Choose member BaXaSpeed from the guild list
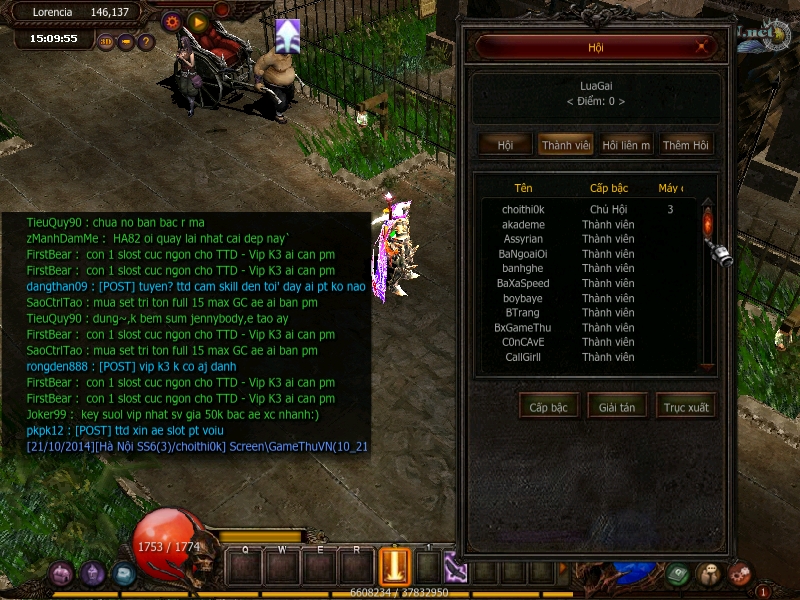This screenshot has width=800, height=600. [x=523, y=284]
